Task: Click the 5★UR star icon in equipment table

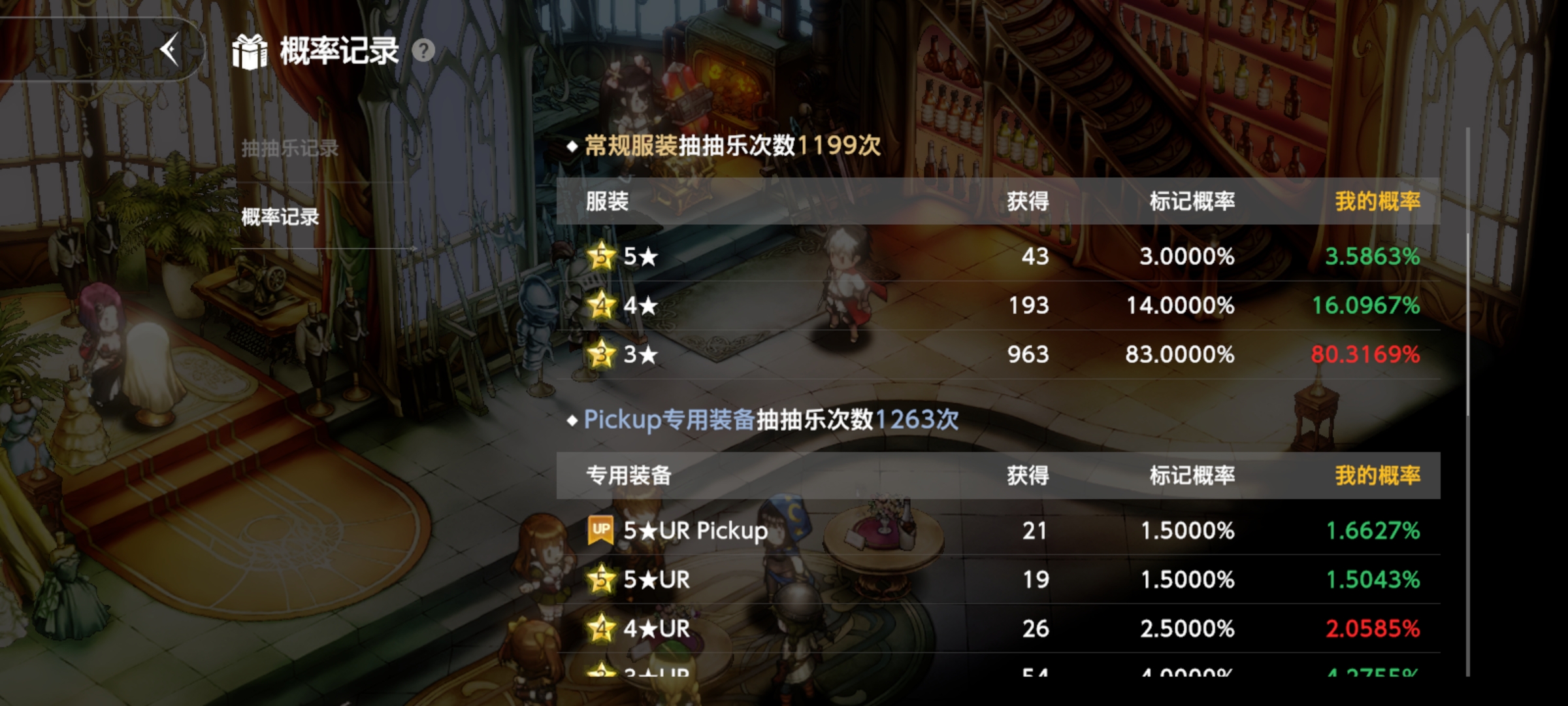Action: [x=602, y=580]
